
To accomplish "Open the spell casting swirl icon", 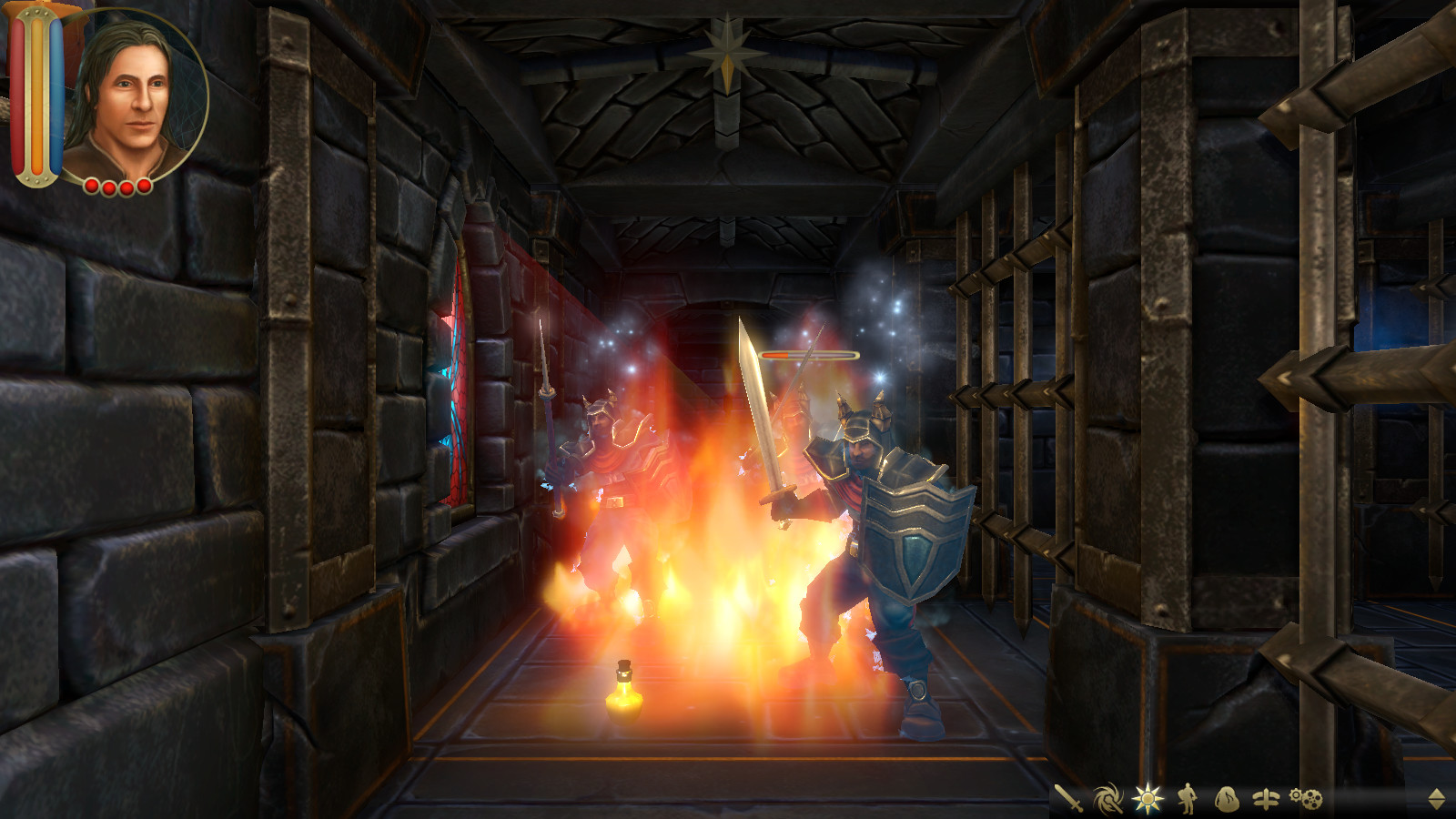I will [1107, 796].
